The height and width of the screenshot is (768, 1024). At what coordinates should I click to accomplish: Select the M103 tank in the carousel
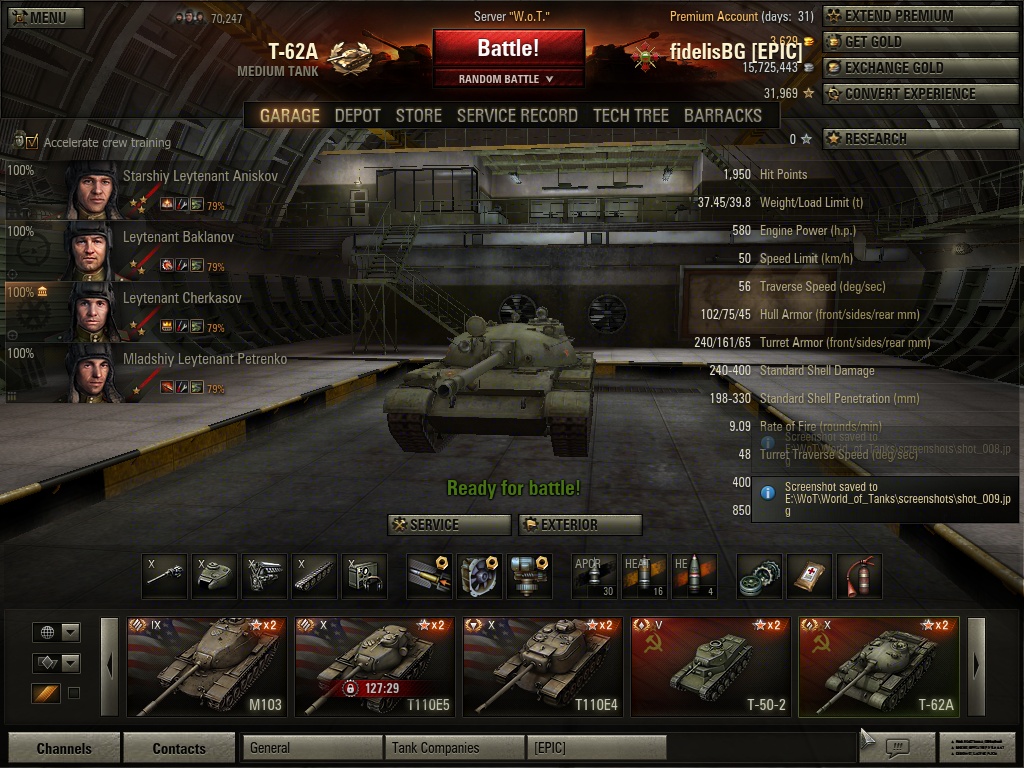(x=206, y=667)
